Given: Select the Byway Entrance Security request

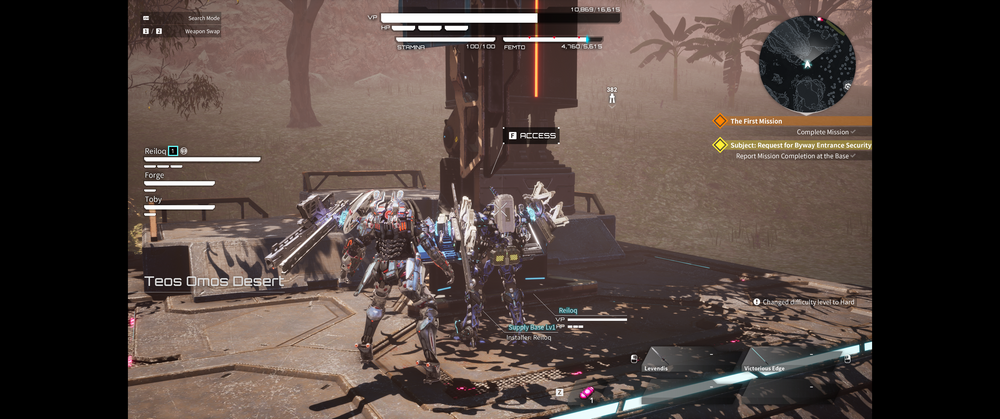Looking at the screenshot, I should 800,145.
